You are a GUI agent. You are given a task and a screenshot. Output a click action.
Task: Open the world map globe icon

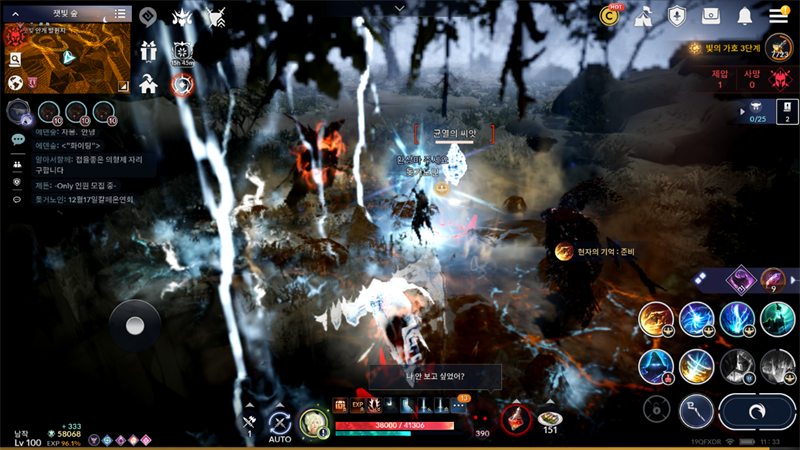(16, 83)
